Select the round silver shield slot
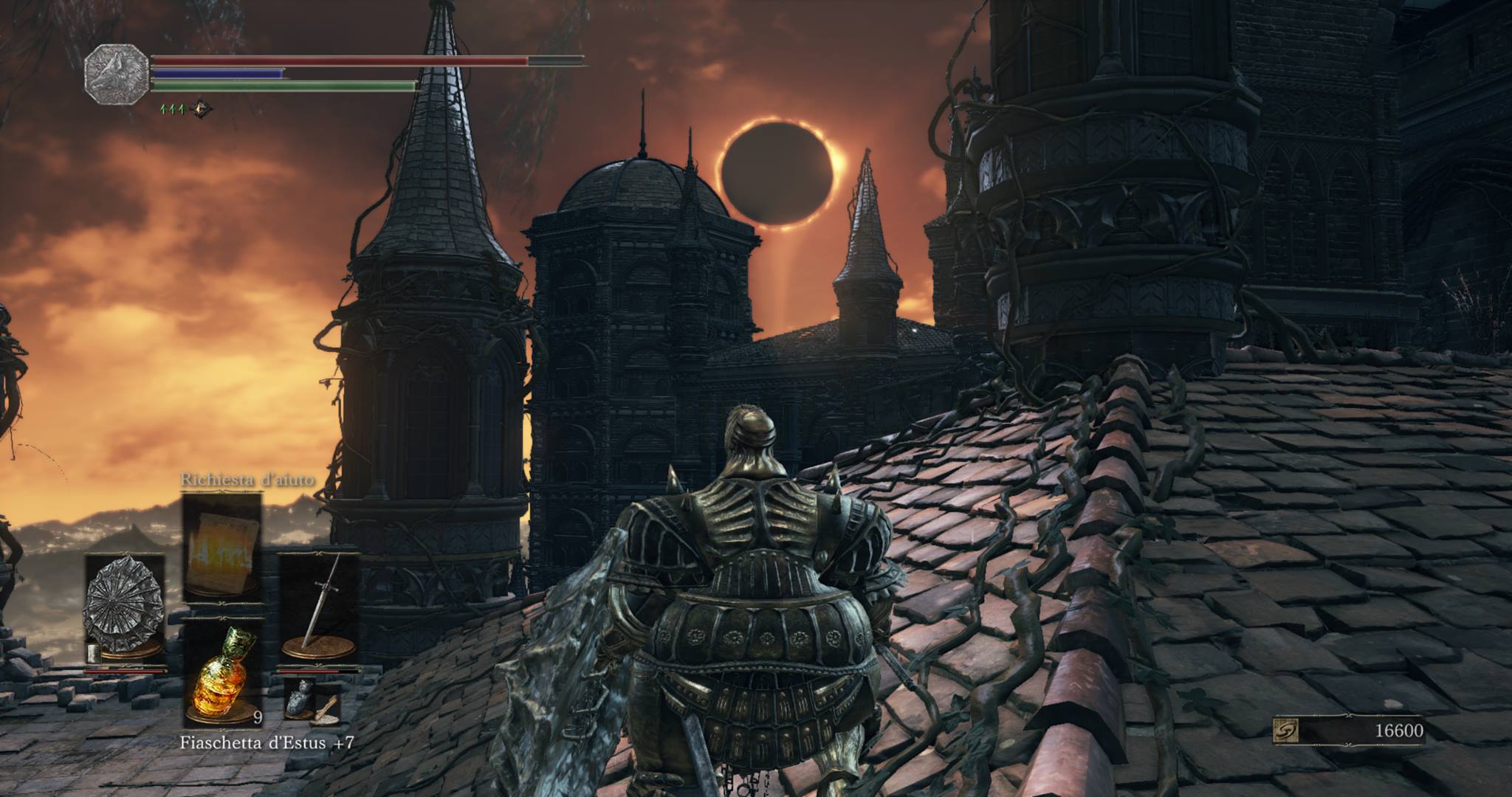Screen dimensions: 1512x797 (124, 605)
